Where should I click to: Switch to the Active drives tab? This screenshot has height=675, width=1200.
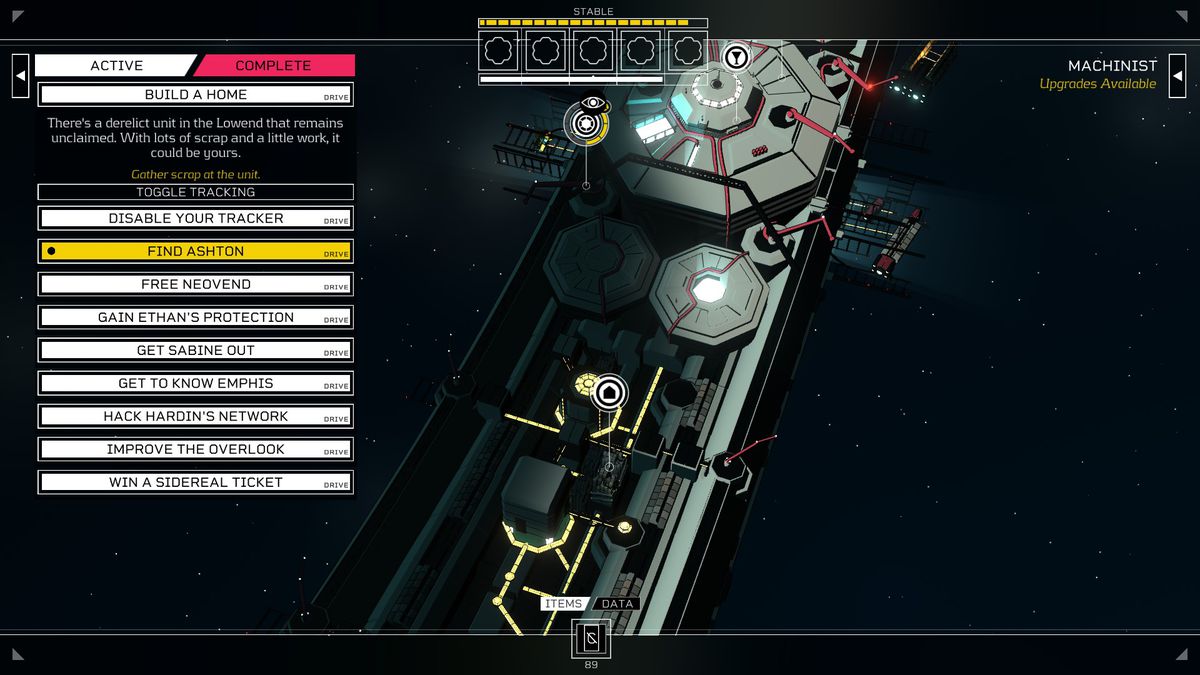116,66
